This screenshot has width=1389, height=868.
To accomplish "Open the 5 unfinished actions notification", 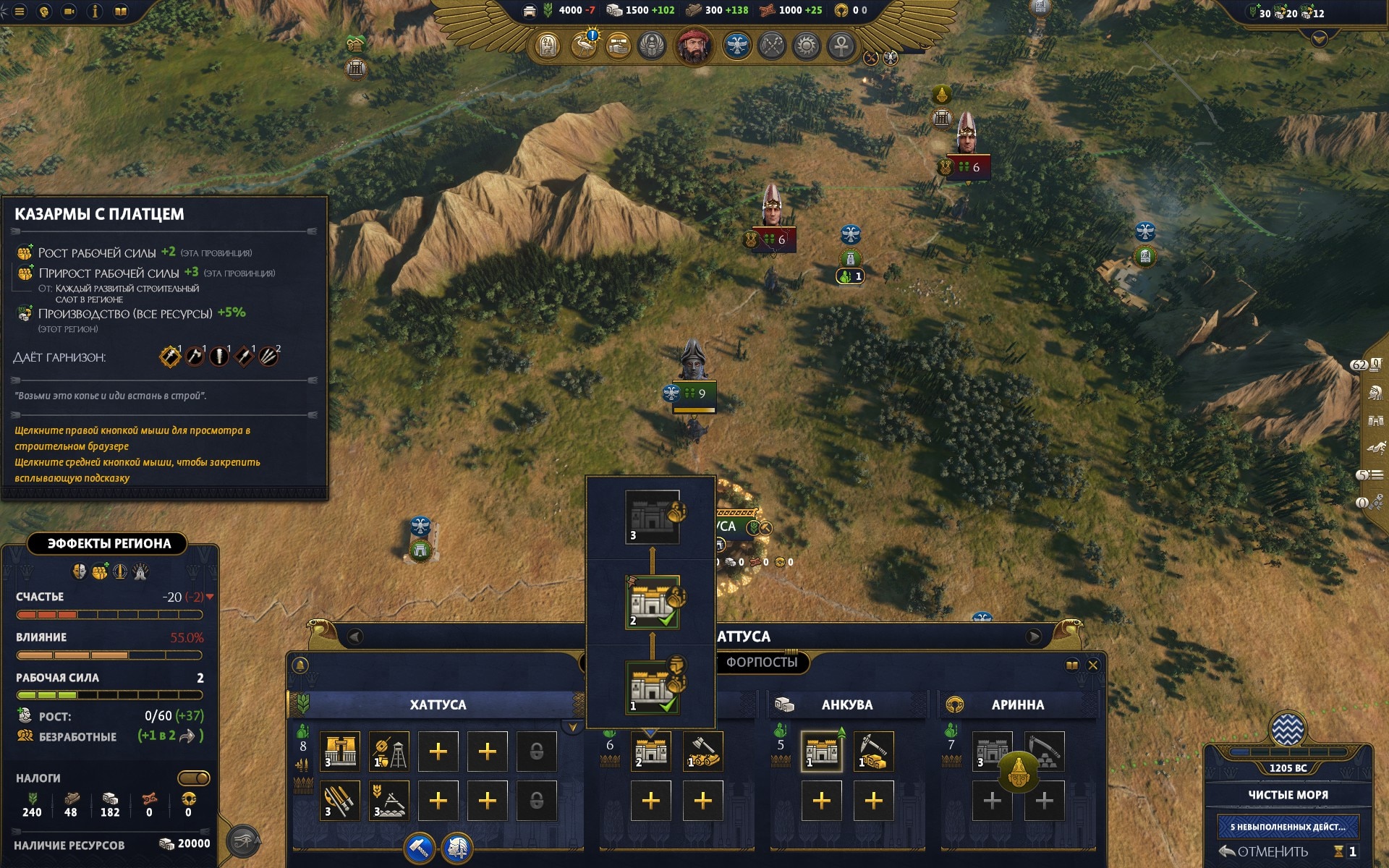I will click(x=1287, y=826).
